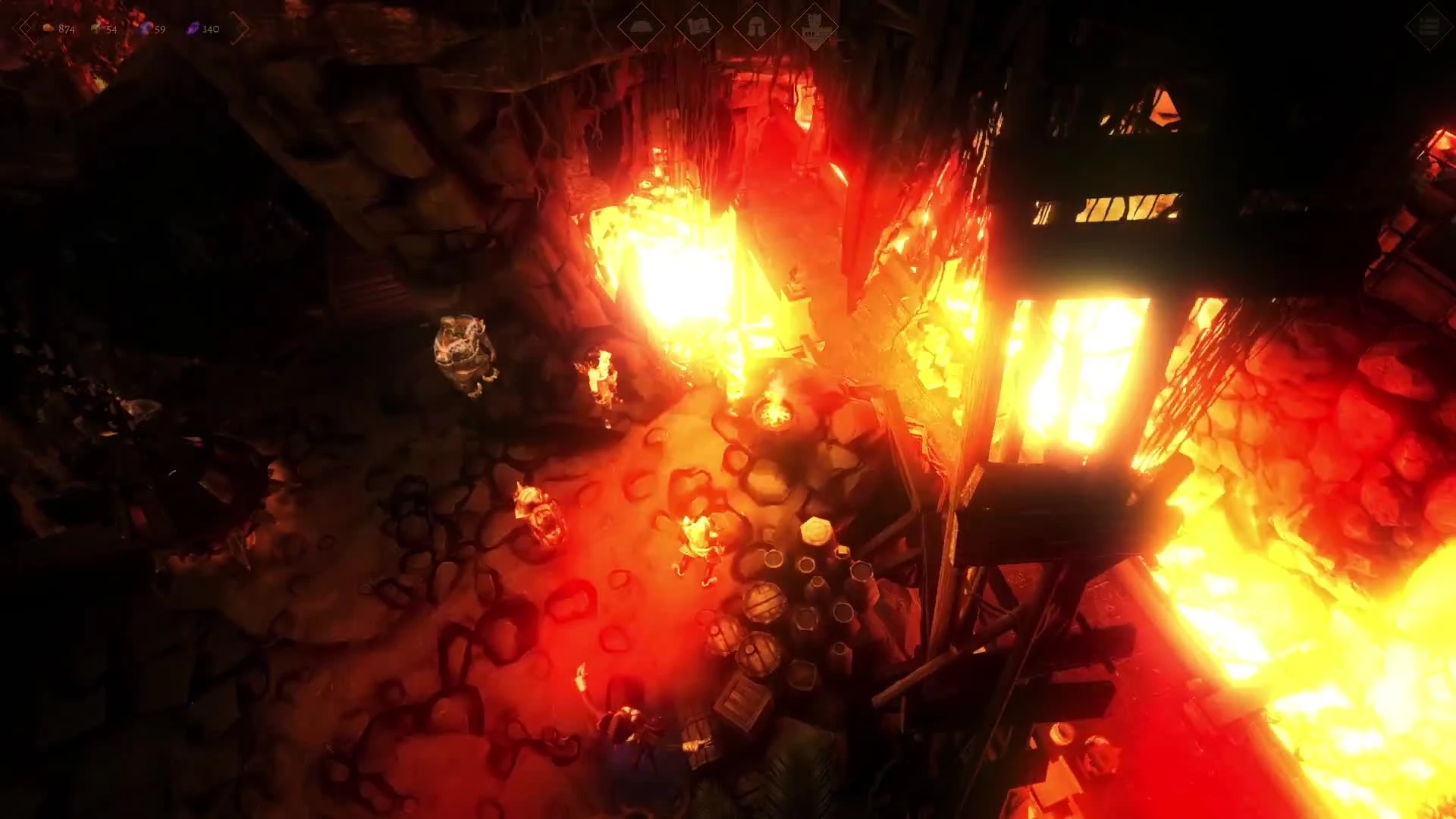The height and width of the screenshot is (819, 1456).
Task: Click the castle fortress diamond icon
Action: (x=814, y=27)
